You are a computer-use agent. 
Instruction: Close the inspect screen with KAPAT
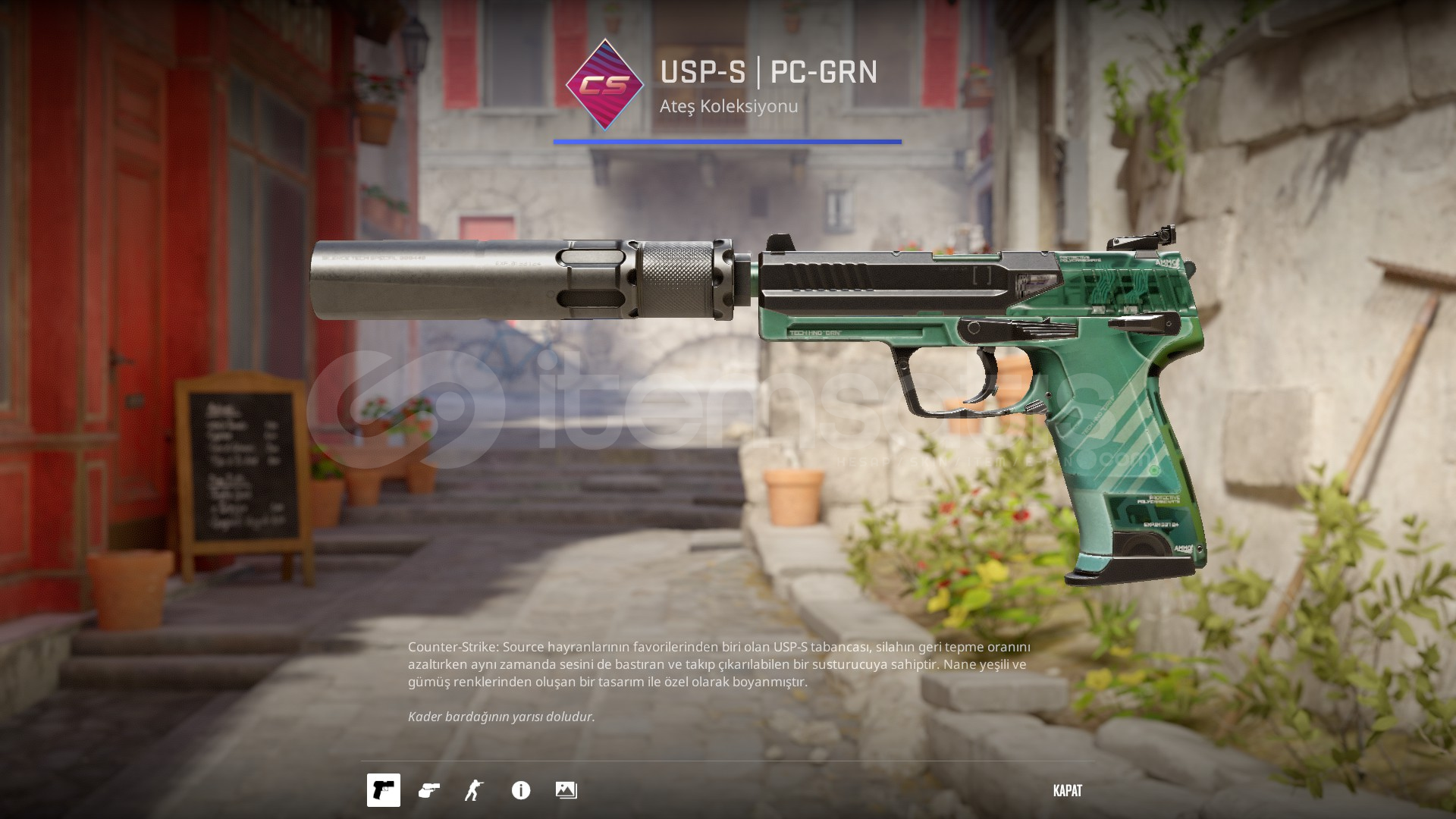tap(1067, 790)
